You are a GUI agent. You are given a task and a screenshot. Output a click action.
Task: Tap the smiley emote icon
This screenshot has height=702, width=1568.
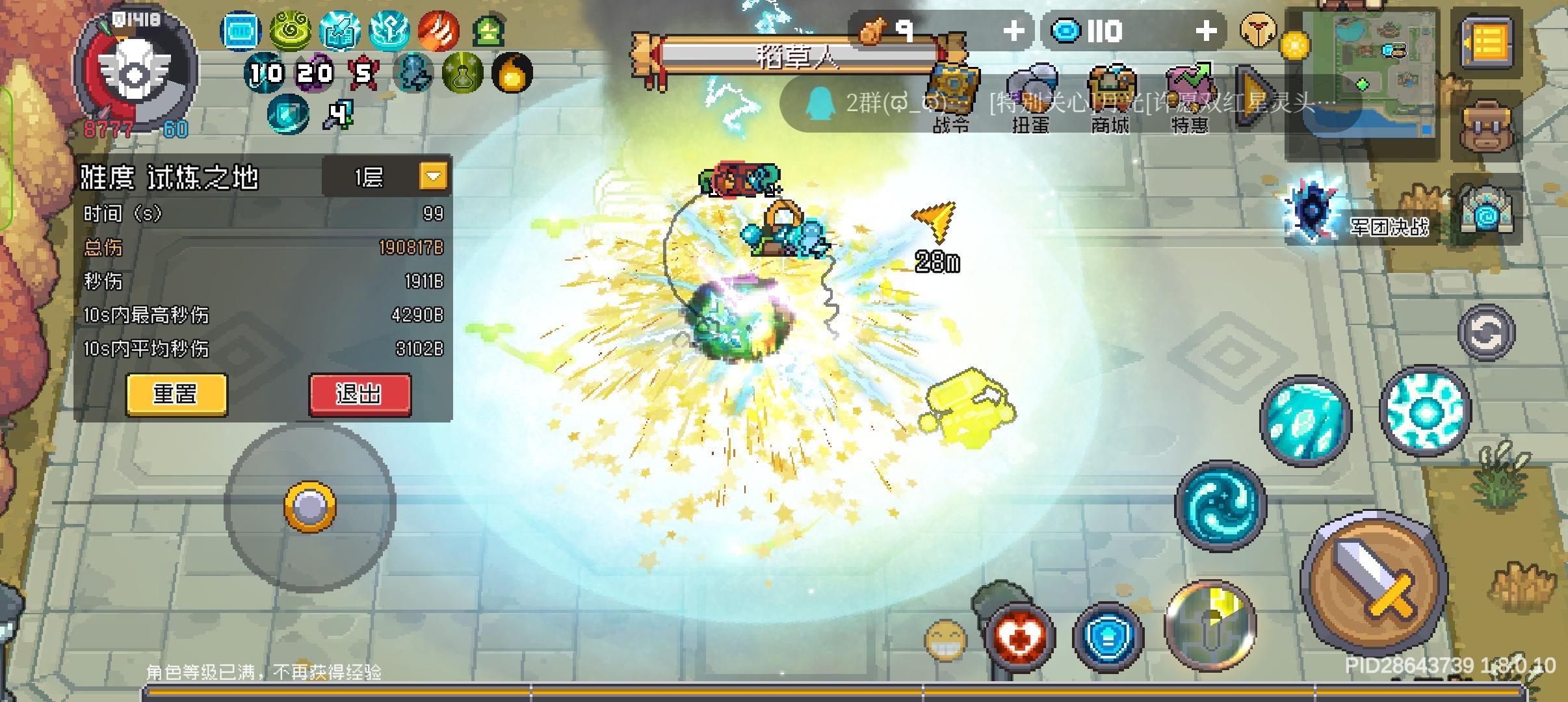(944, 640)
